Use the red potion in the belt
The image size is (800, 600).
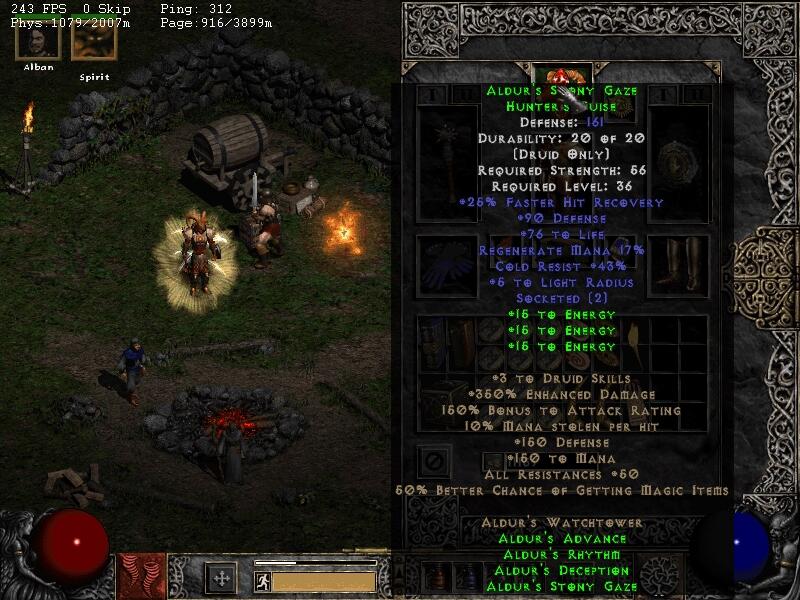coord(436,577)
